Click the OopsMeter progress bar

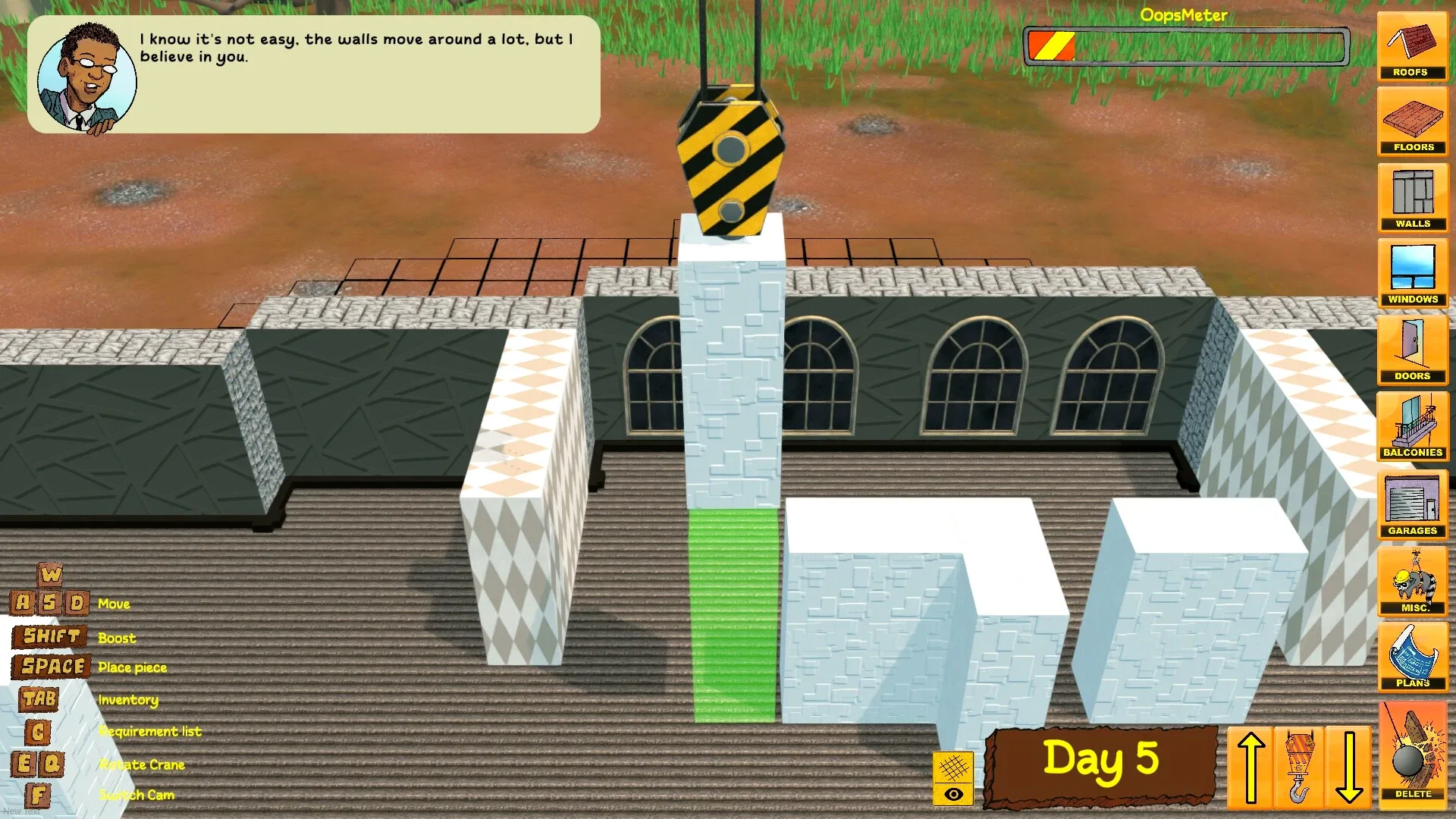click(1187, 47)
